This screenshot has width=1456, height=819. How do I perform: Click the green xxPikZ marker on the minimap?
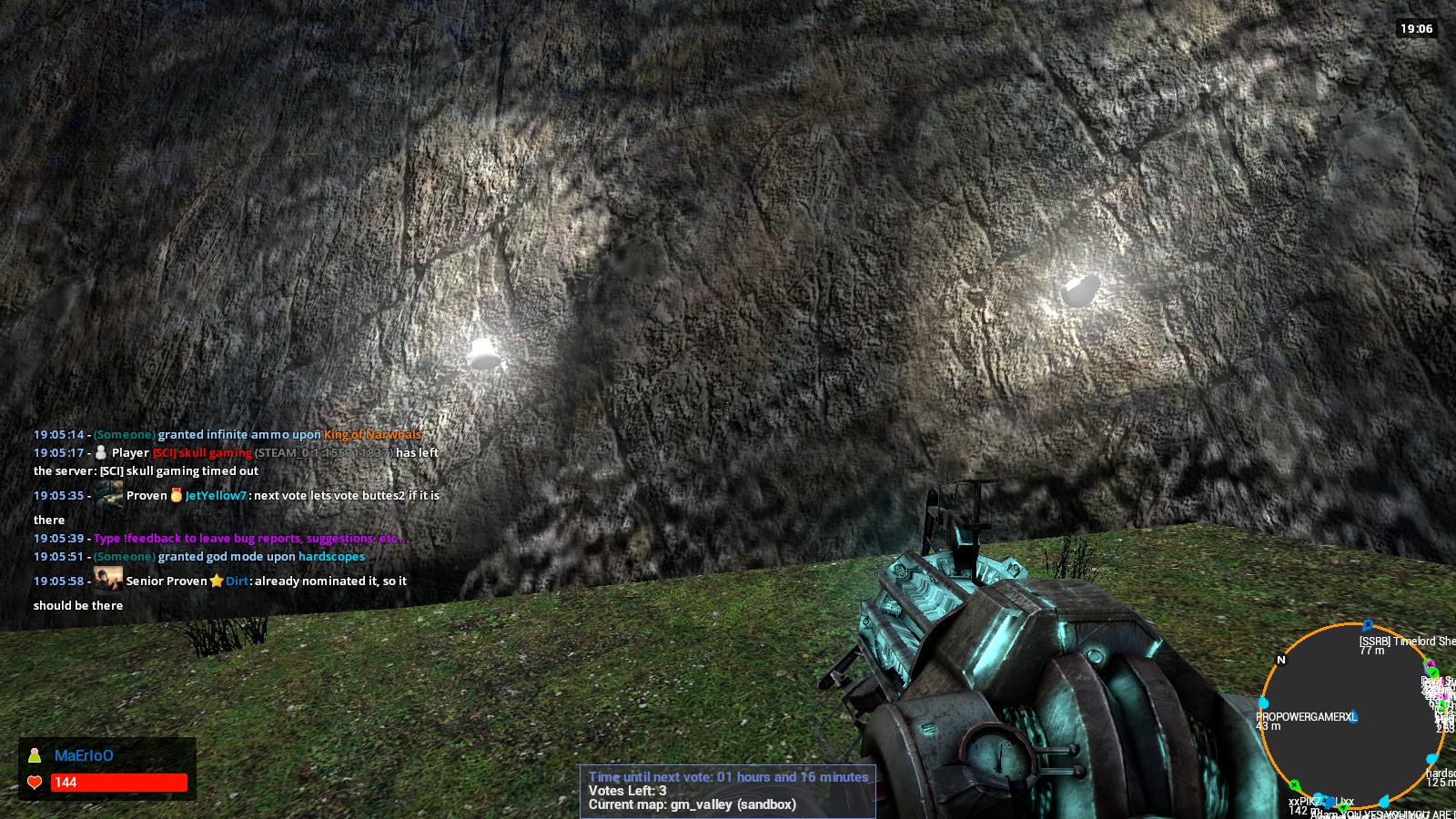point(1294,784)
